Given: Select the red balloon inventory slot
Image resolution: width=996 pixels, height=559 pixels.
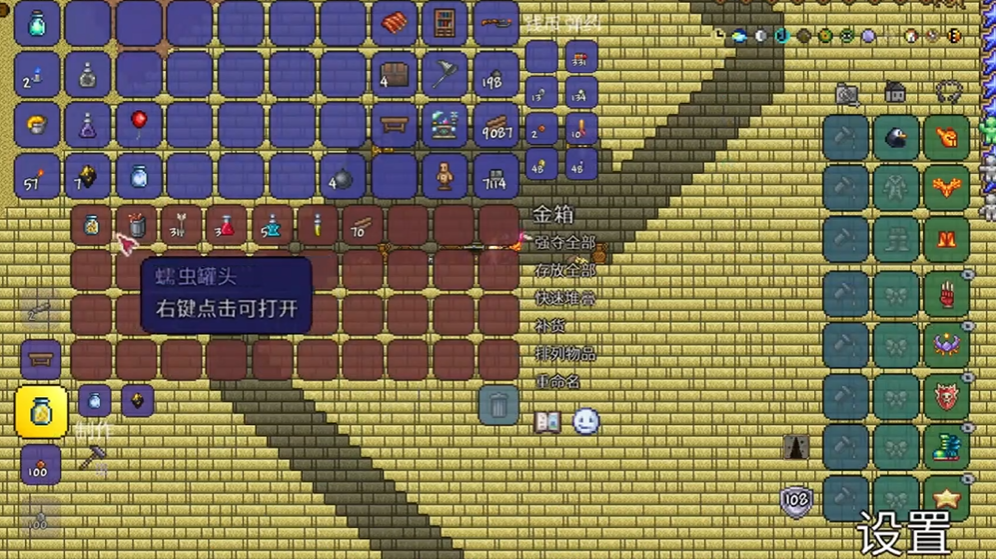Looking at the screenshot, I should coord(139,125).
